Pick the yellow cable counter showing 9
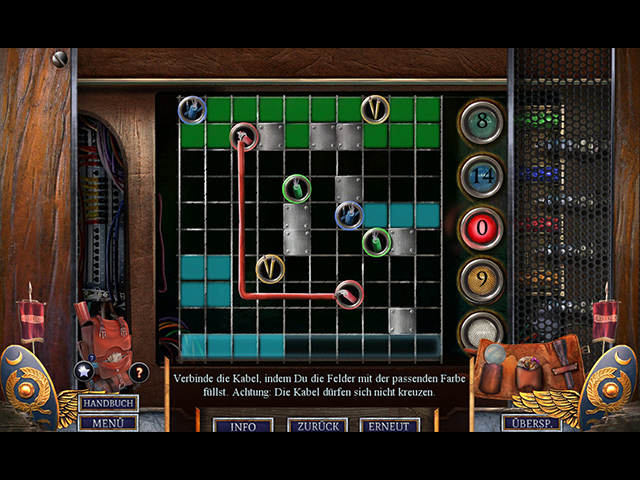Image resolution: width=640 pixels, height=480 pixels. pos(481,280)
